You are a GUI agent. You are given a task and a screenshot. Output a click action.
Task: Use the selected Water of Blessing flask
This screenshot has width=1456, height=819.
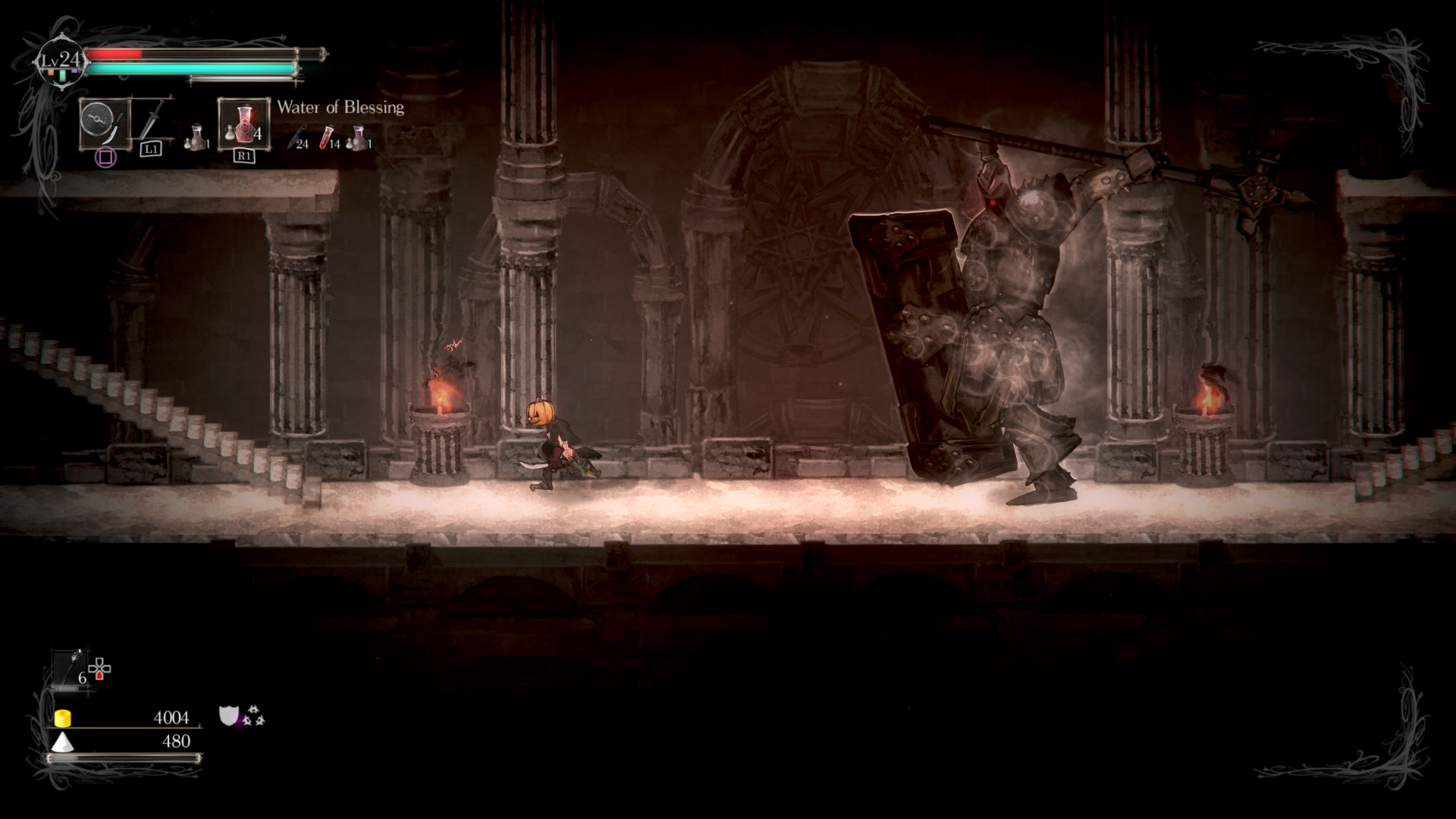pyautogui.click(x=243, y=123)
